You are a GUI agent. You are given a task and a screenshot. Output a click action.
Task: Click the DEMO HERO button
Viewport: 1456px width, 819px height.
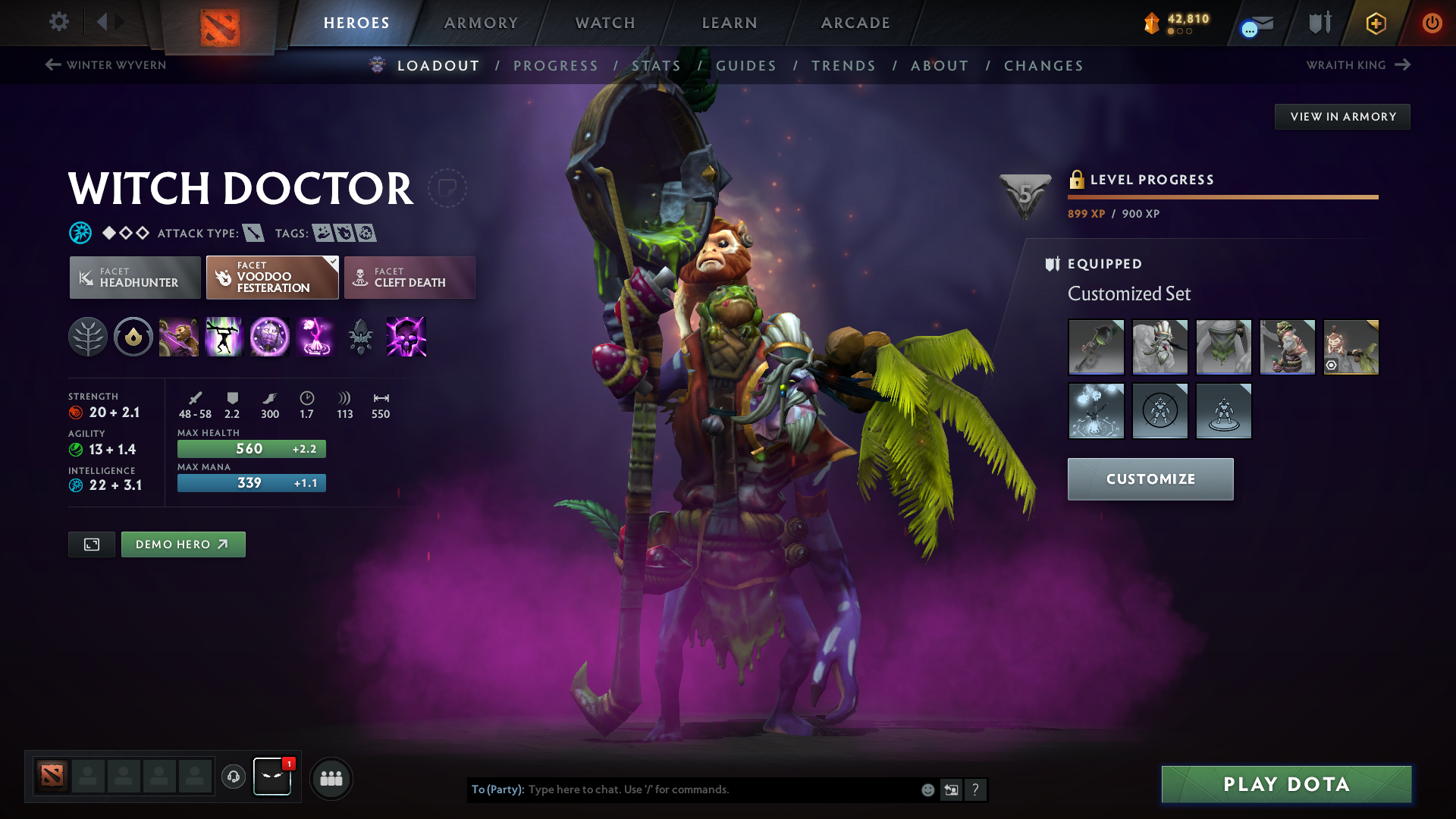tap(183, 544)
